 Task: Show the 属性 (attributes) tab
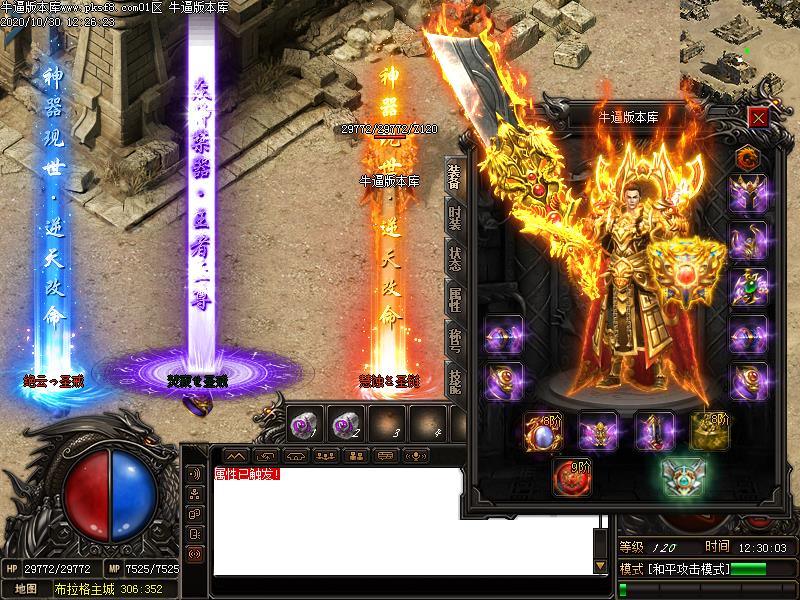(455, 300)
